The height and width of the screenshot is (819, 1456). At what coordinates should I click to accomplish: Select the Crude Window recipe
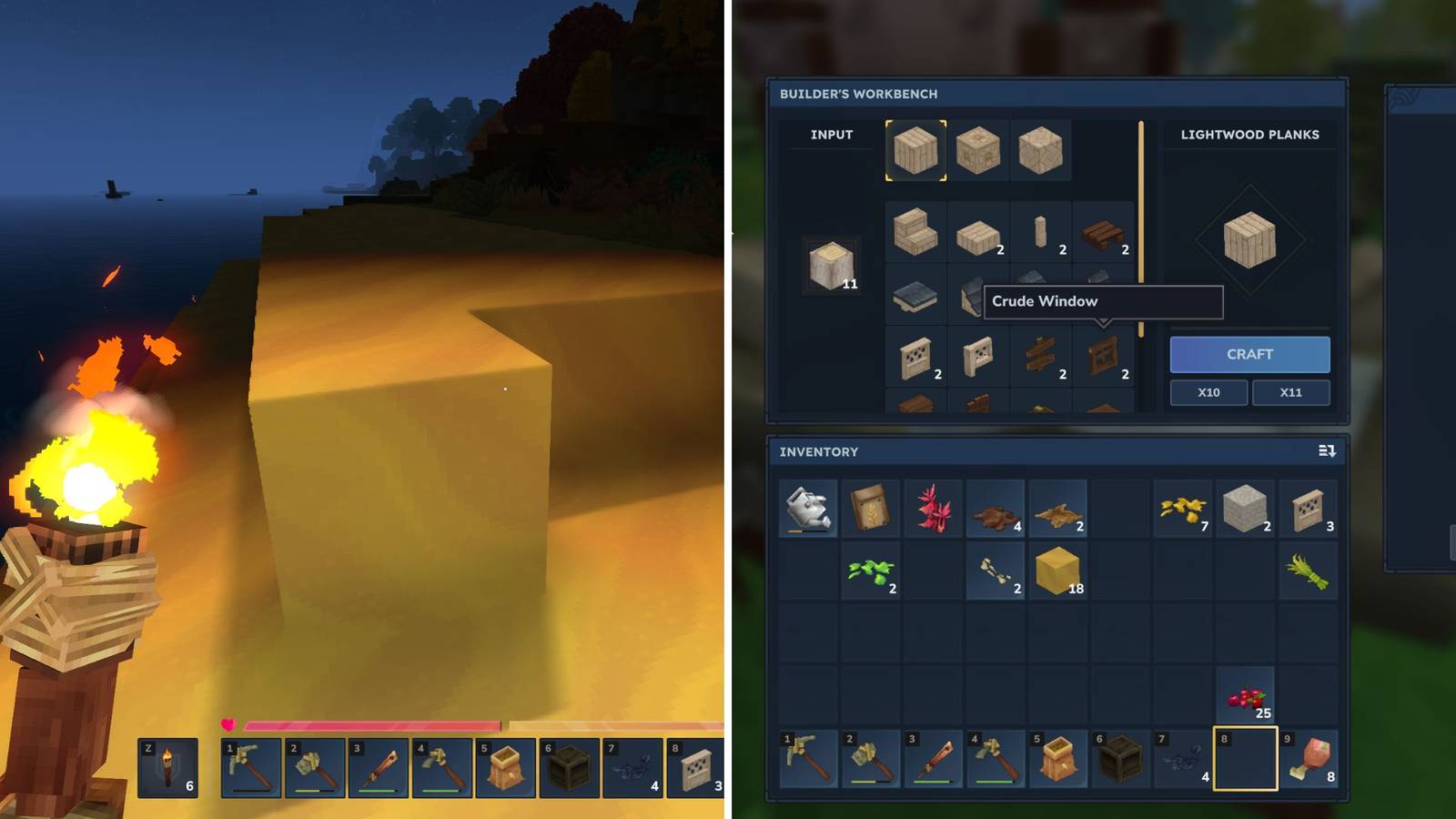point(1104,355)
